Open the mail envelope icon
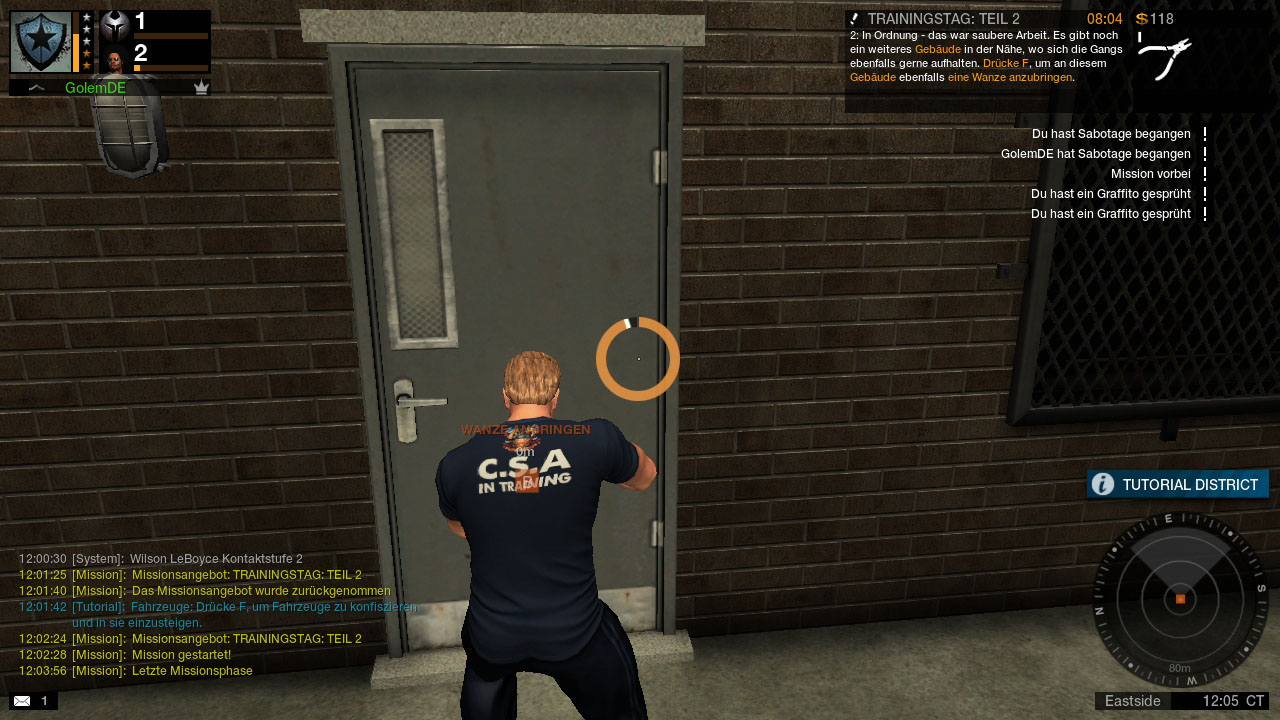 point(22,701)
